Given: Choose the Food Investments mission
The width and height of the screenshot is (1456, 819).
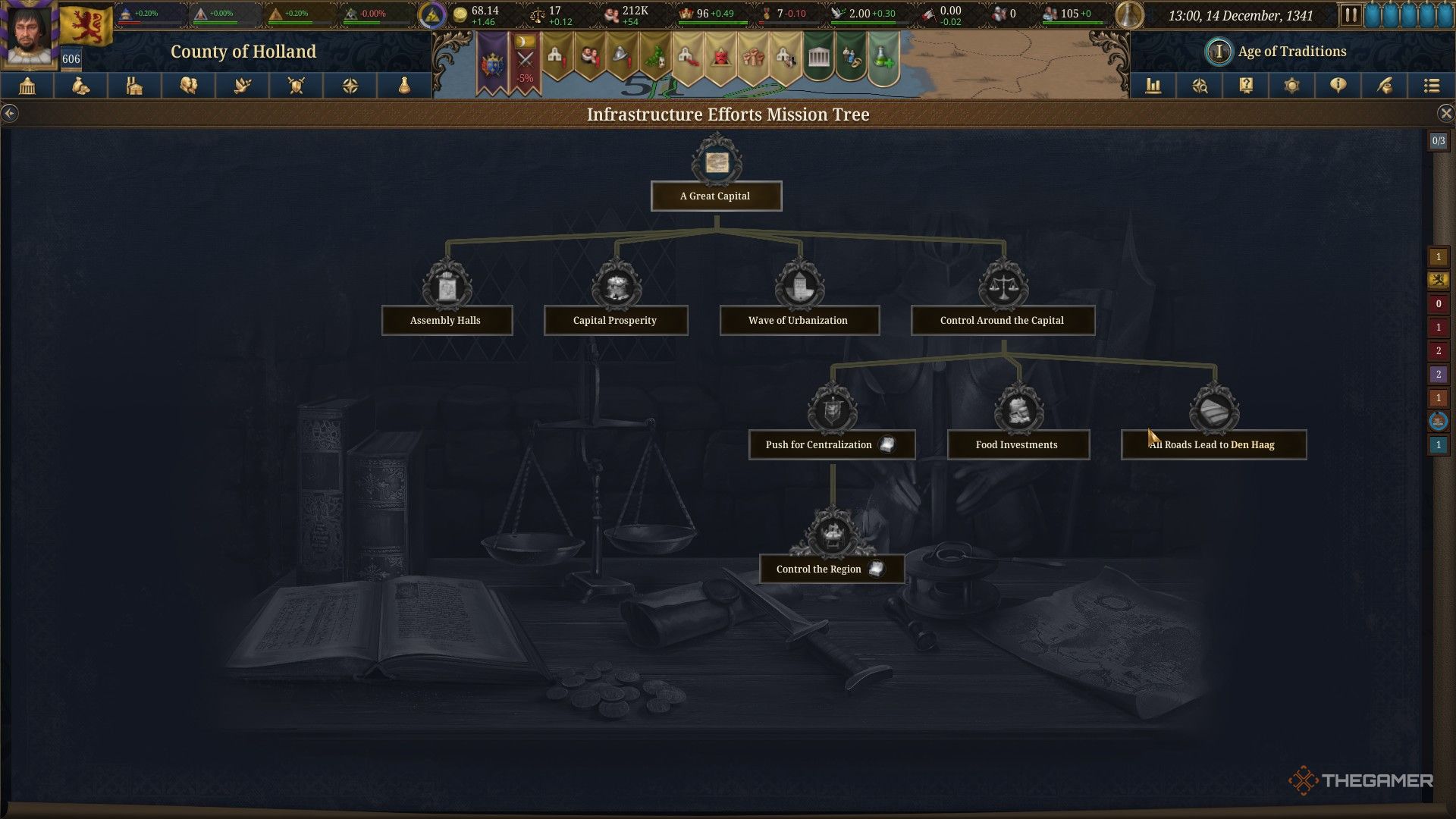Looking at the screenshot, I should click(x=1017, y=444).
